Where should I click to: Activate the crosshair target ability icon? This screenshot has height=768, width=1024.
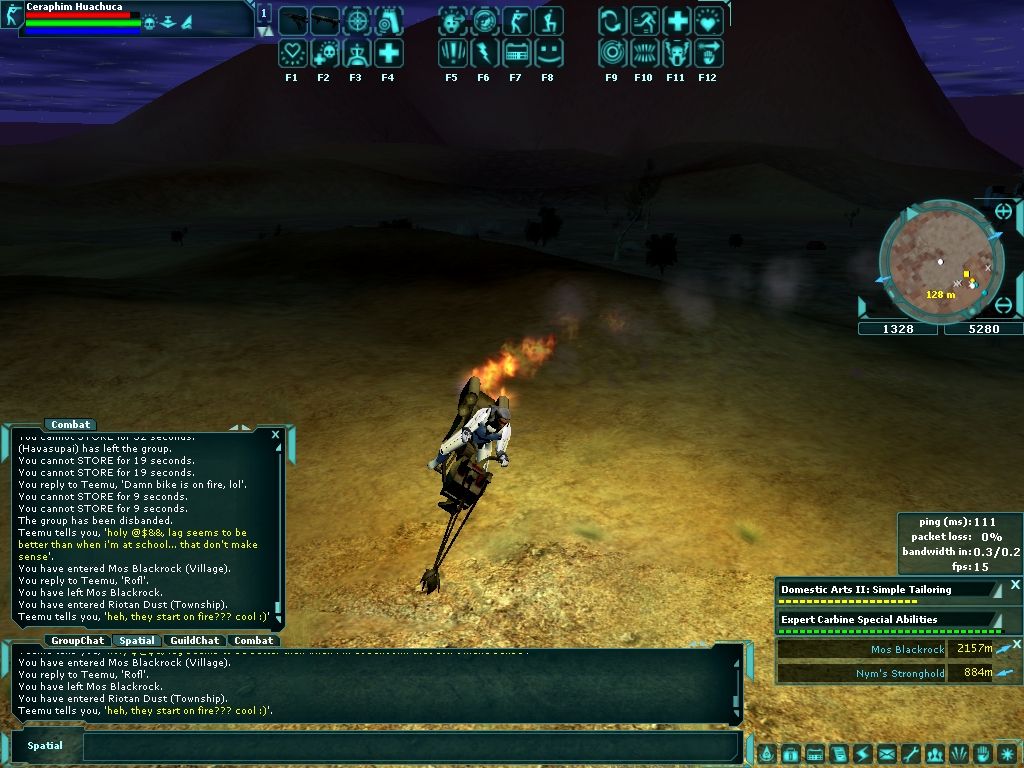coord(356,21)
